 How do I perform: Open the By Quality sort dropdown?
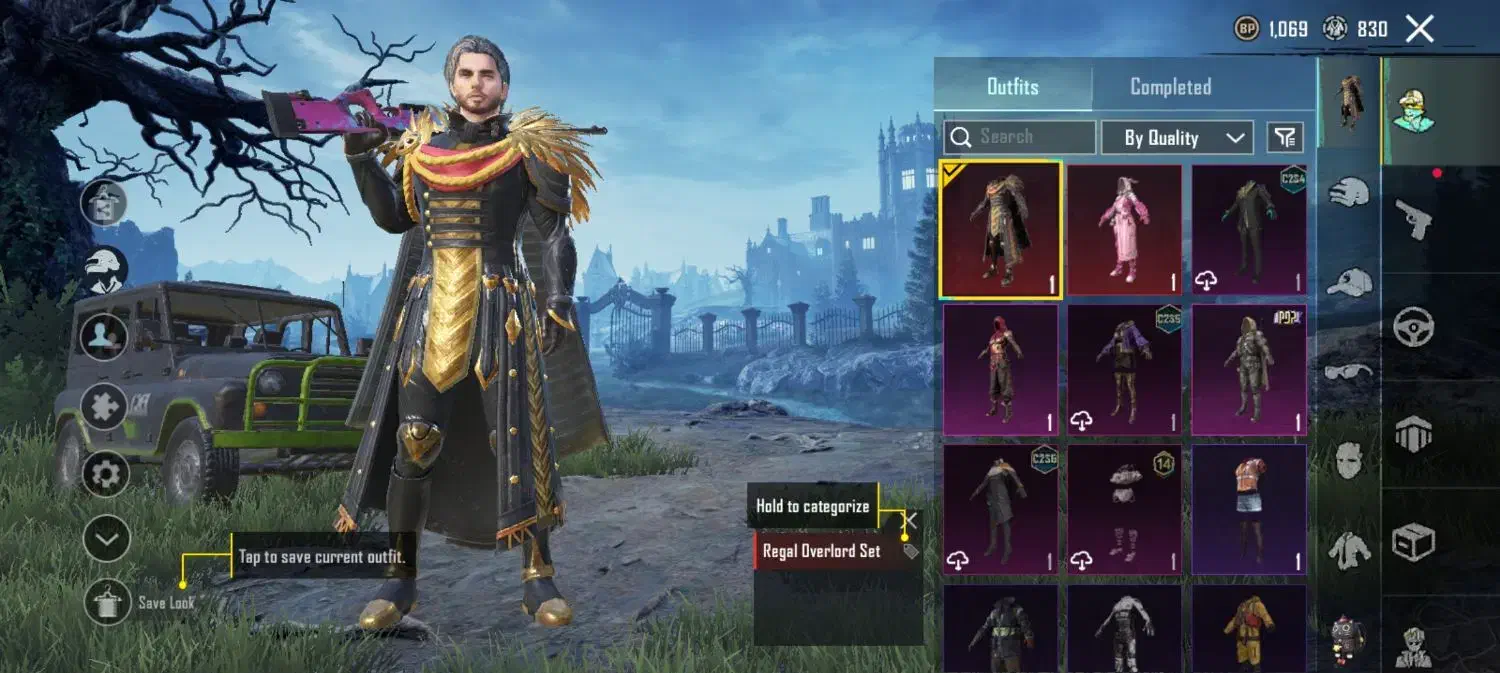pos(1176,138)
